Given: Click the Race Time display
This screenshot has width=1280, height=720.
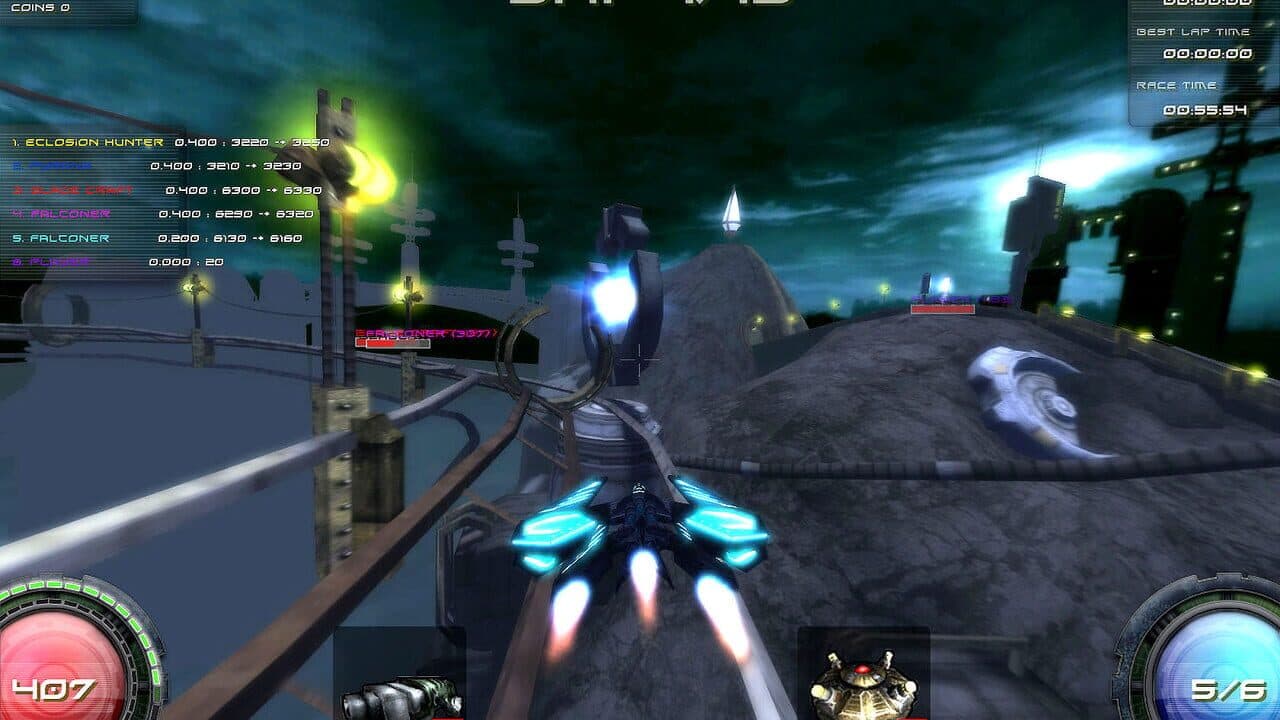Looking at the screenshot, I should 1195,100.
